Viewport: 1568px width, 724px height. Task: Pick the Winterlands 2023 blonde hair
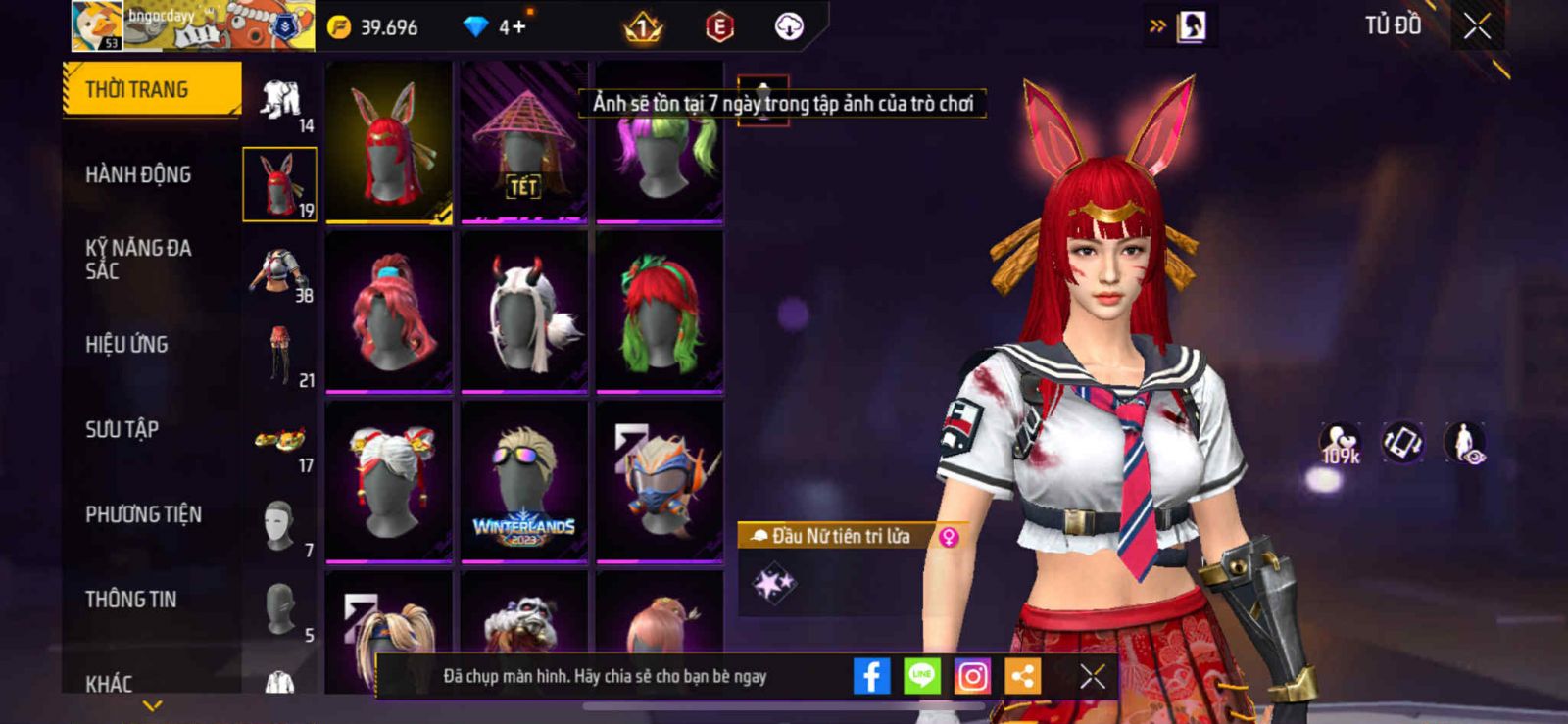[x=524, y=482]
